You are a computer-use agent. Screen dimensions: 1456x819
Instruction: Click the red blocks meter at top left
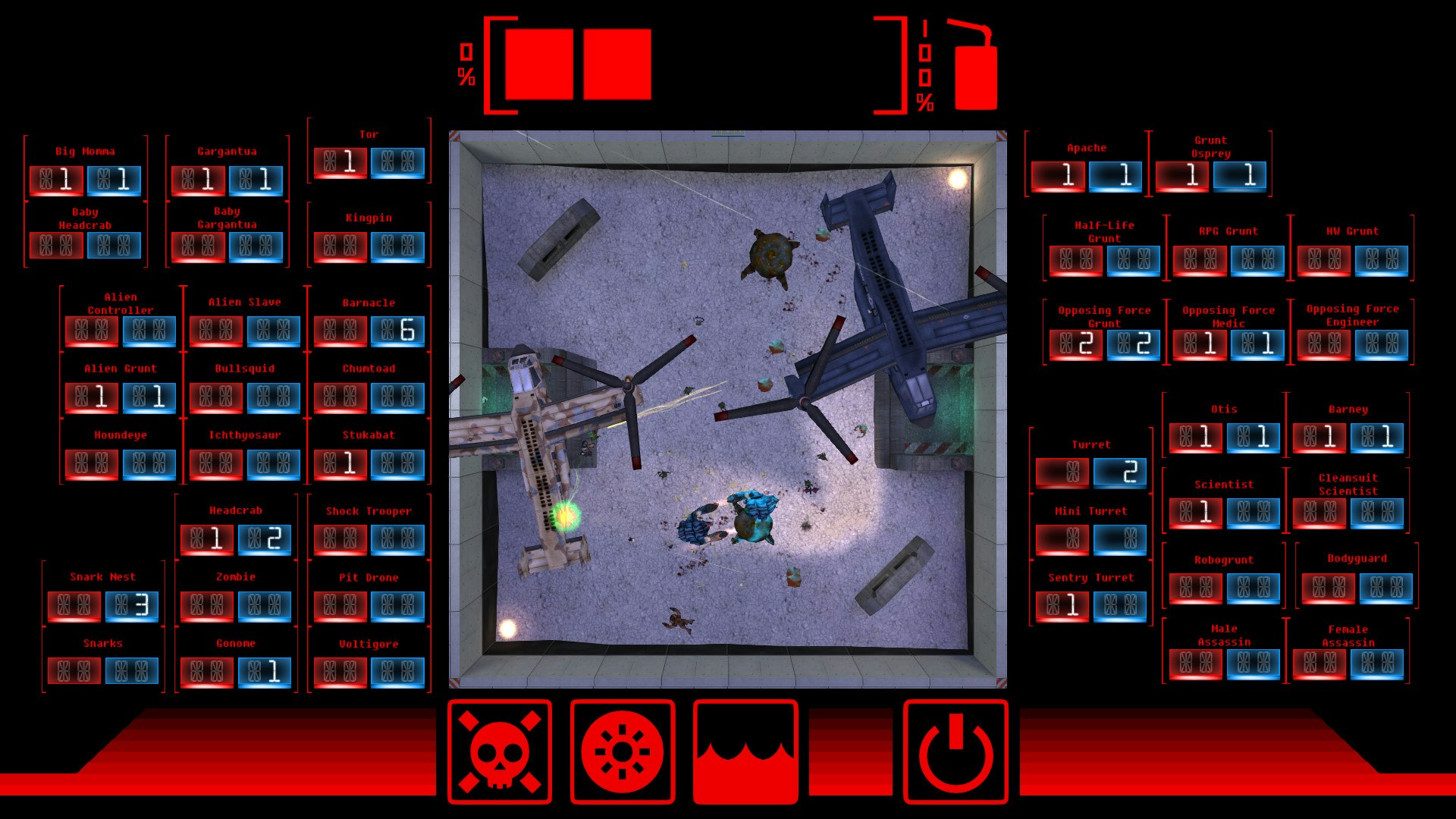(x=580, y=64)
